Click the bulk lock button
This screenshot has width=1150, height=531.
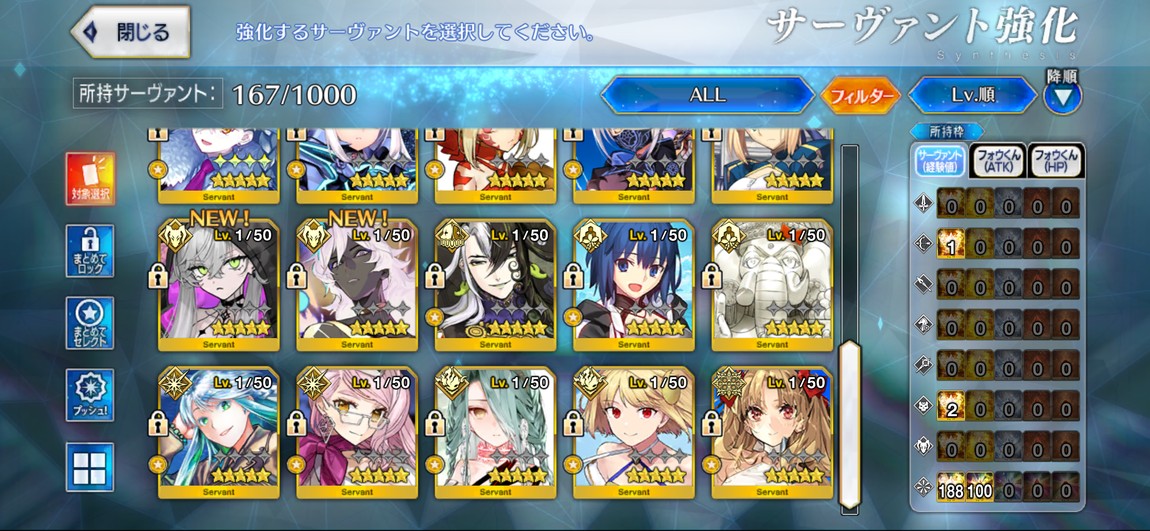(90, 251)
